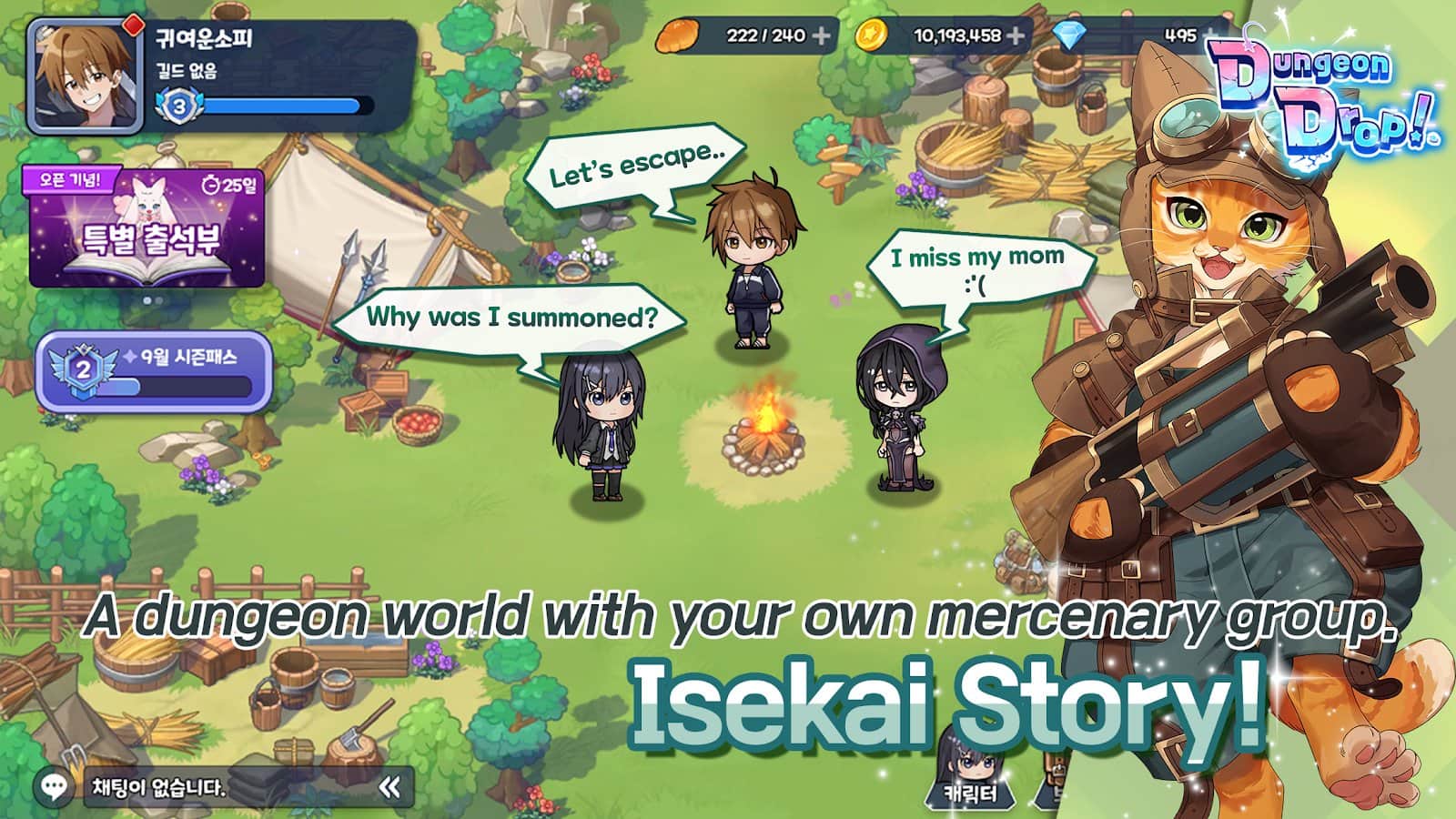Open the September season pass
Screen dimensions: 1456x819
154,372
